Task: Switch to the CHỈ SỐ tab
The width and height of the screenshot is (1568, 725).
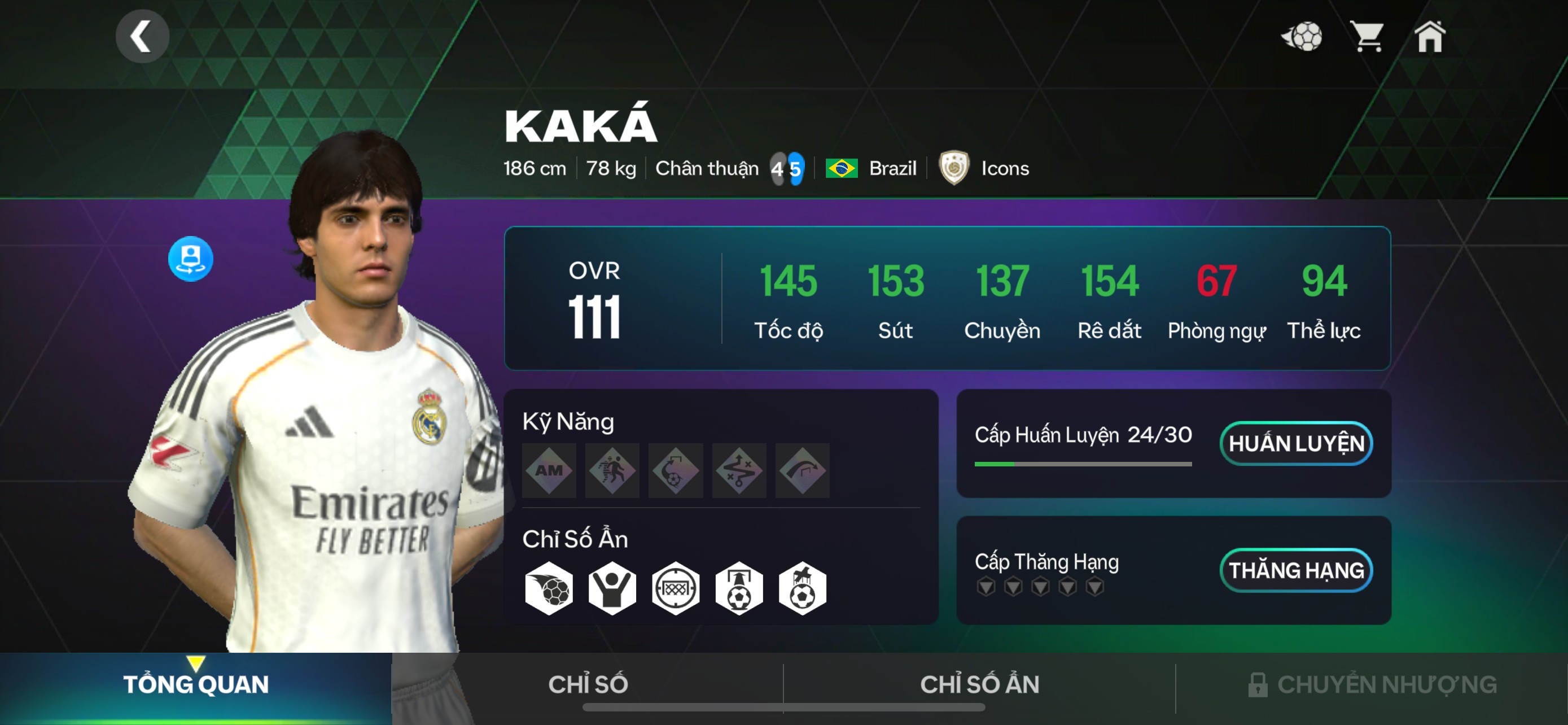Action: pyautogui.click(x=588, y=684)
